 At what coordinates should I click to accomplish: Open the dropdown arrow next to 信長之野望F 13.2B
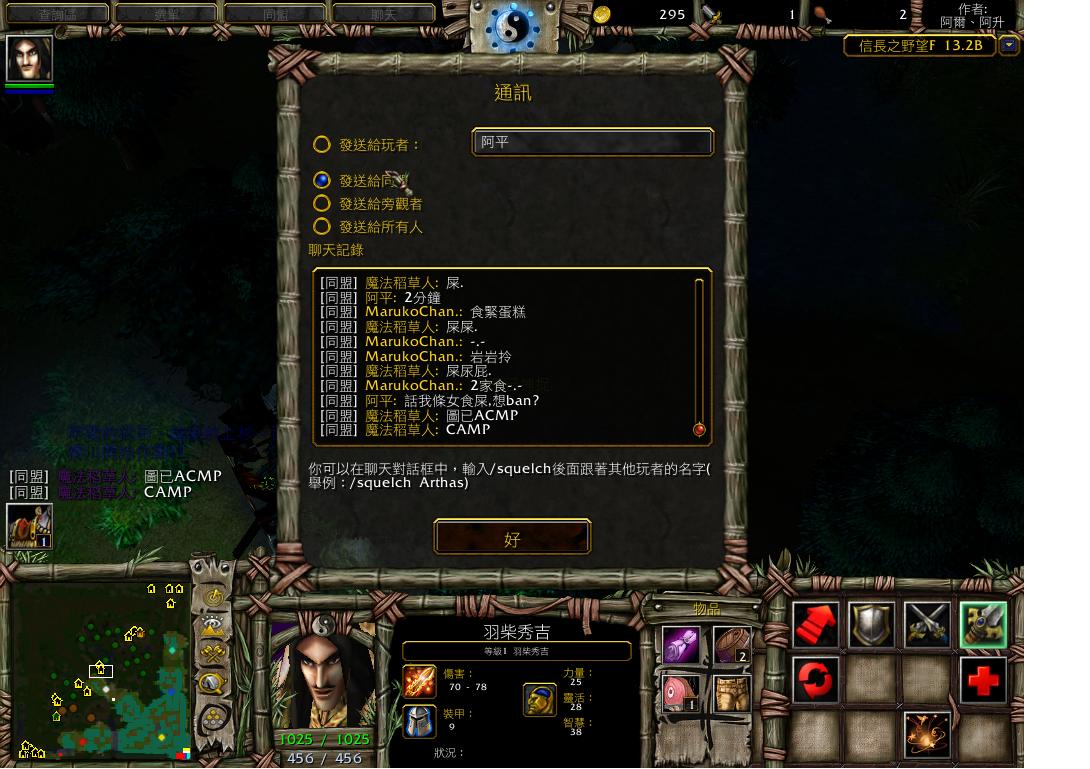point(1009,46)
